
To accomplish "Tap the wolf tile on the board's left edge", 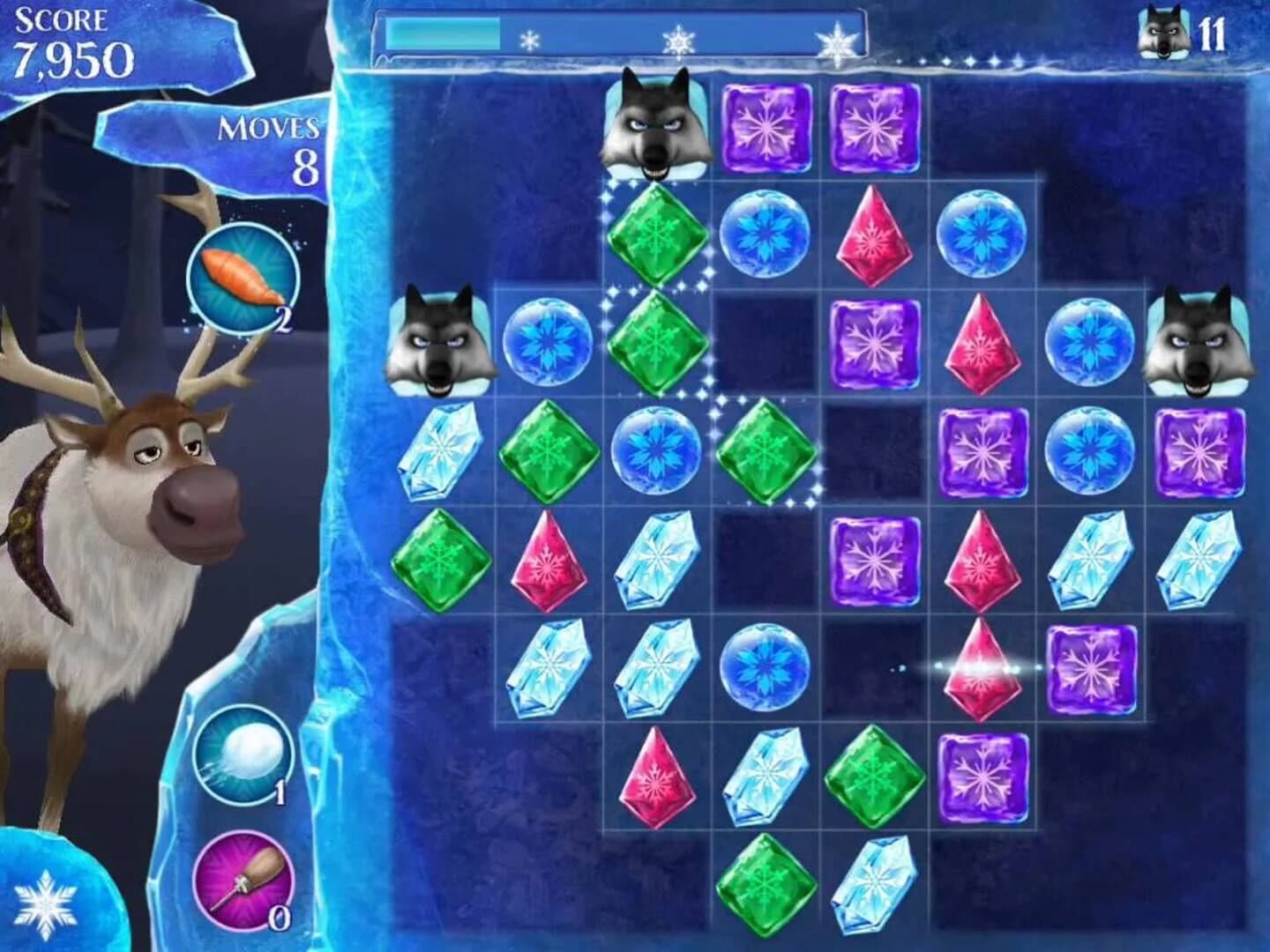I will click(441, 344).
